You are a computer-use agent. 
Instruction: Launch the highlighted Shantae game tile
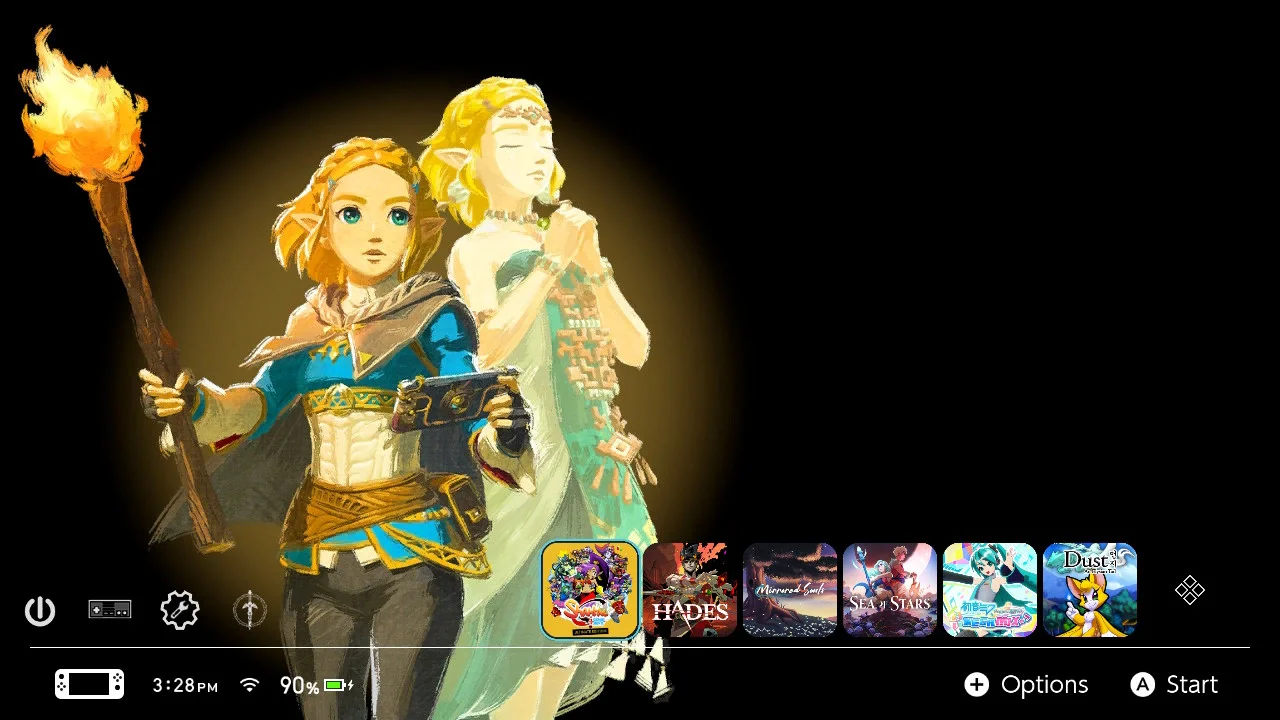pyautogui.click(x=590, y=590)
